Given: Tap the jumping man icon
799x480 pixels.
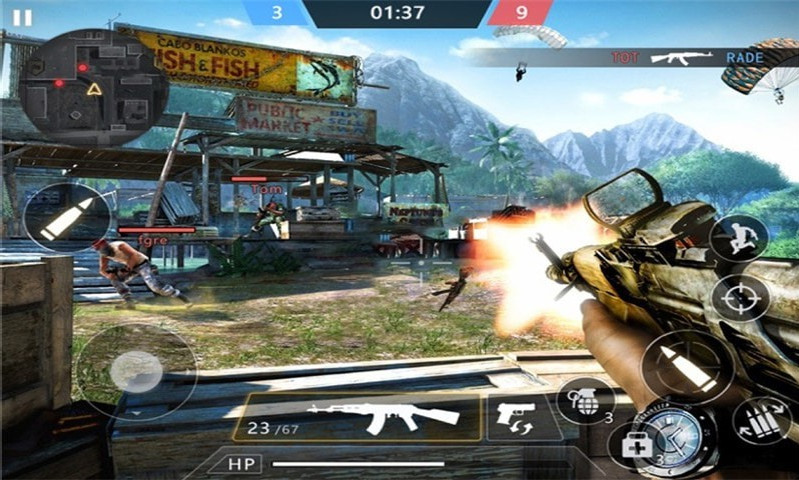Looking at the screenshot, I should pyautogui.click(x=740, y=238).
